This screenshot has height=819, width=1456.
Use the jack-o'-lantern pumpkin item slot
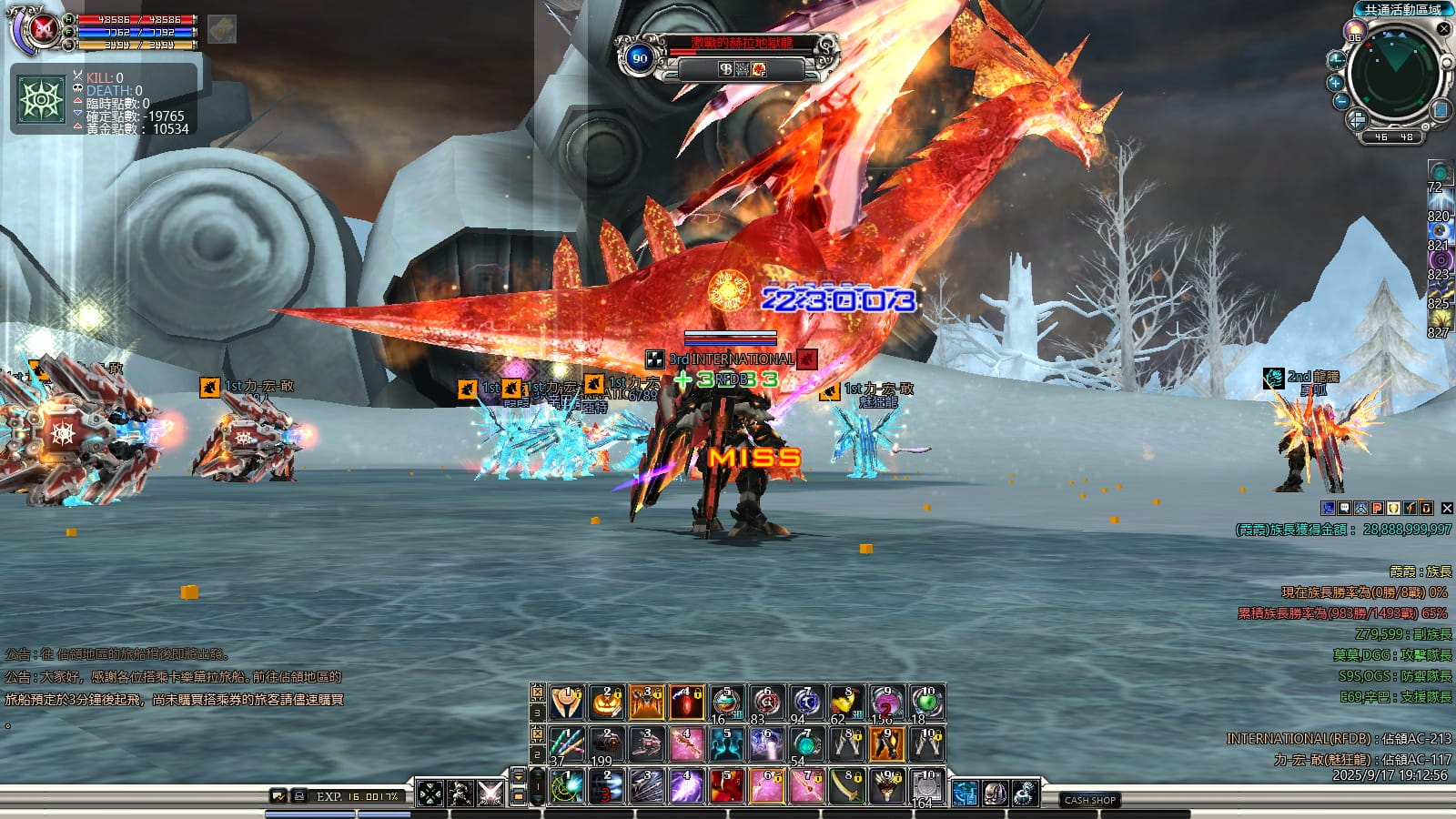(x=607, y=702)
